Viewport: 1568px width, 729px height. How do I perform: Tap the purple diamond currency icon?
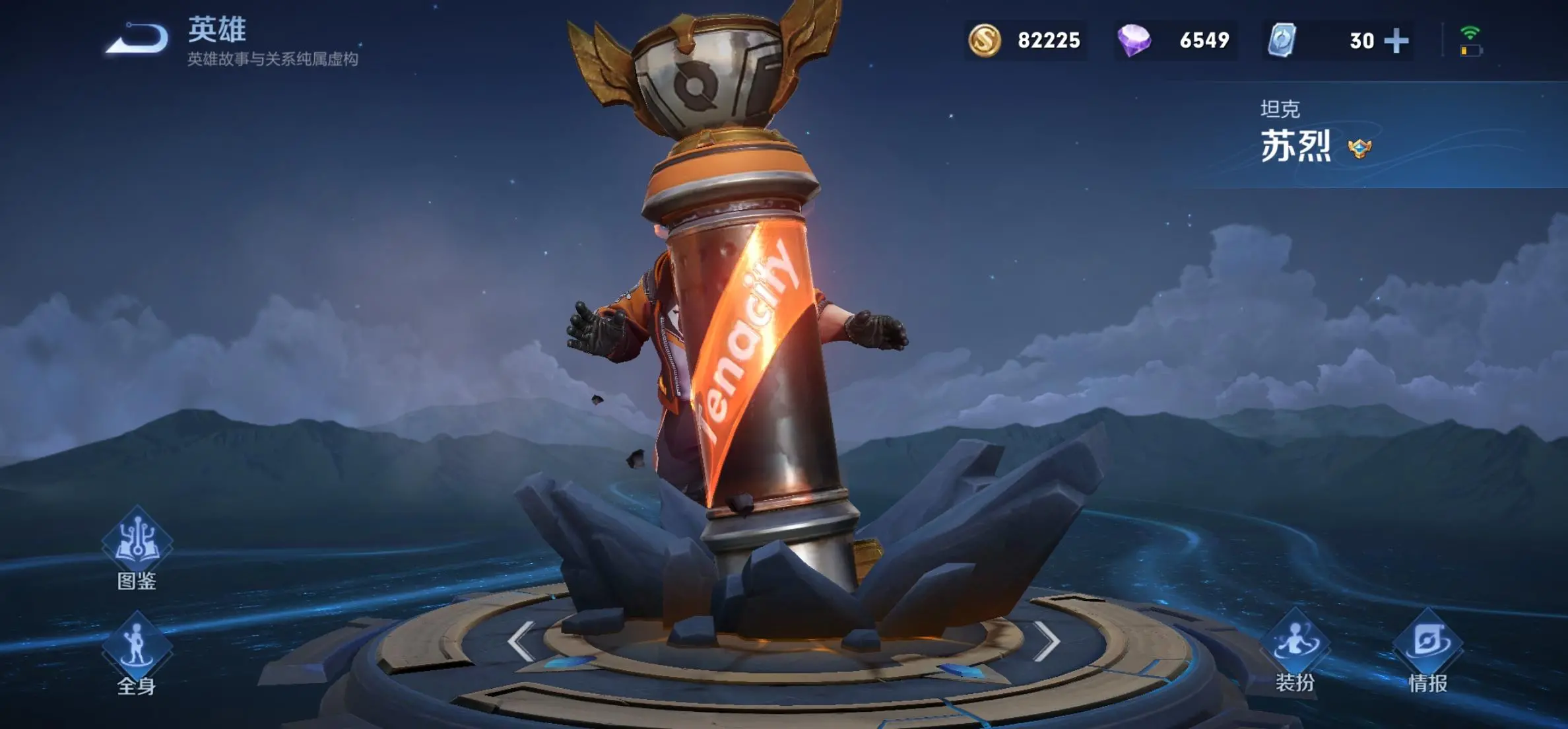tap(1134, 40)
